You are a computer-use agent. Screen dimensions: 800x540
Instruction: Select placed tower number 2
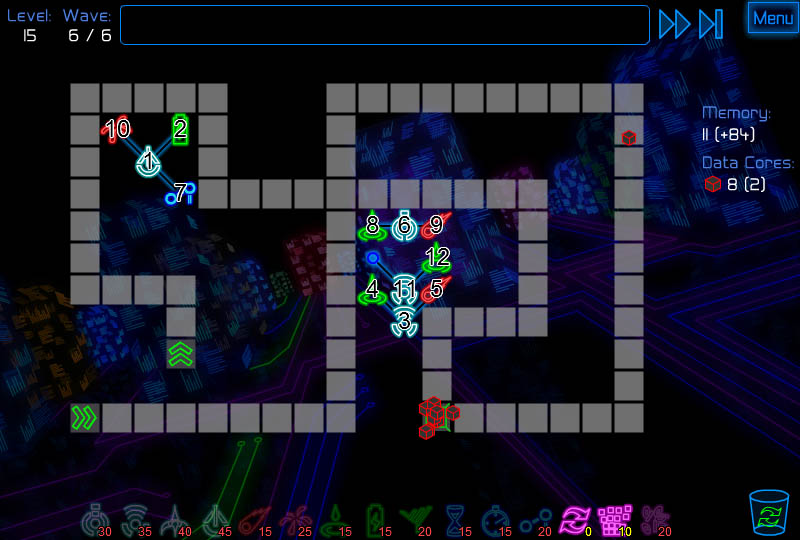[x=180, y=129]
